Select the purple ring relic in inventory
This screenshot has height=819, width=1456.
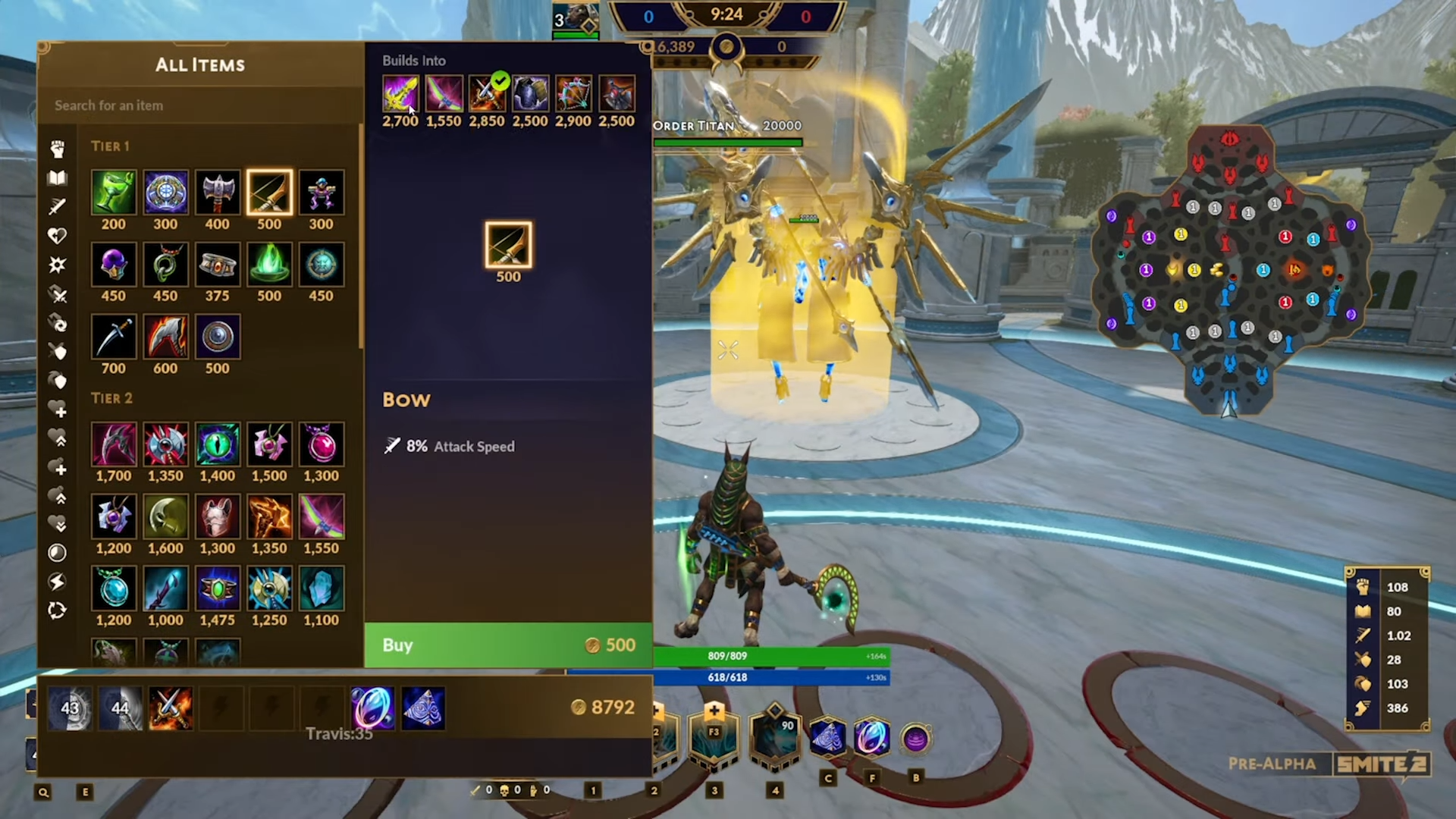coord(372,708)
